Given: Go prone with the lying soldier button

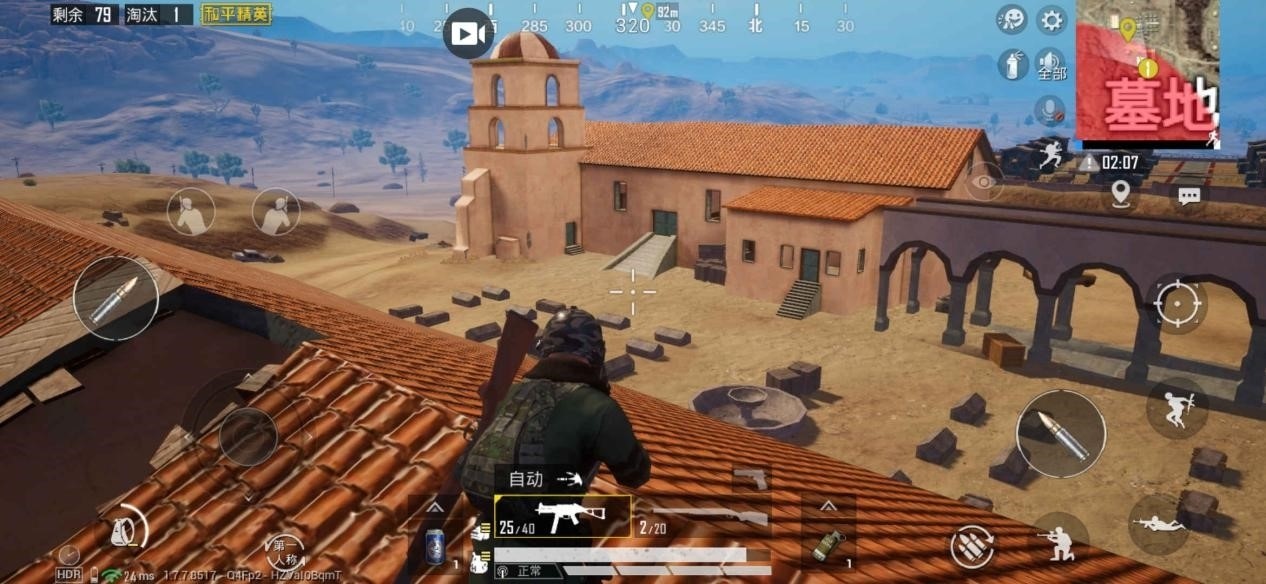Looking at the screenshot, I should [x=1159, y=524].
